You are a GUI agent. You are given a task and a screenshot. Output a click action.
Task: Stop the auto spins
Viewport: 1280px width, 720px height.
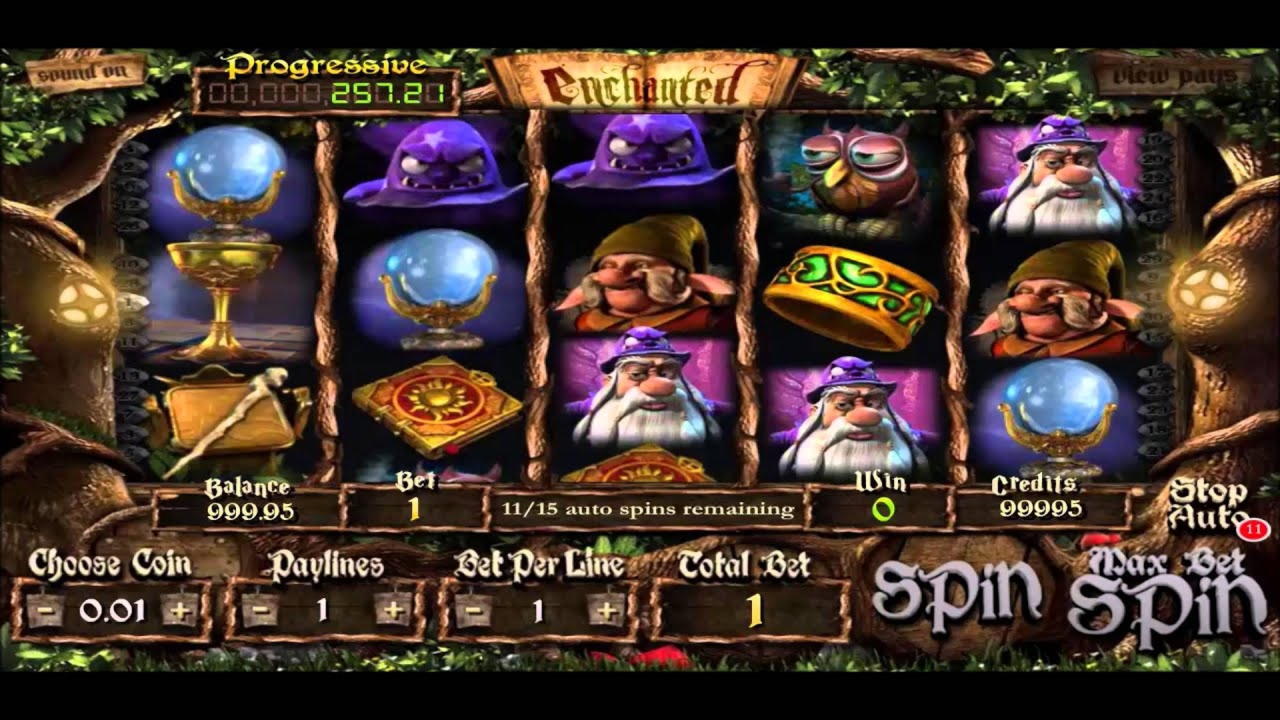click(x=1207, y=504)
